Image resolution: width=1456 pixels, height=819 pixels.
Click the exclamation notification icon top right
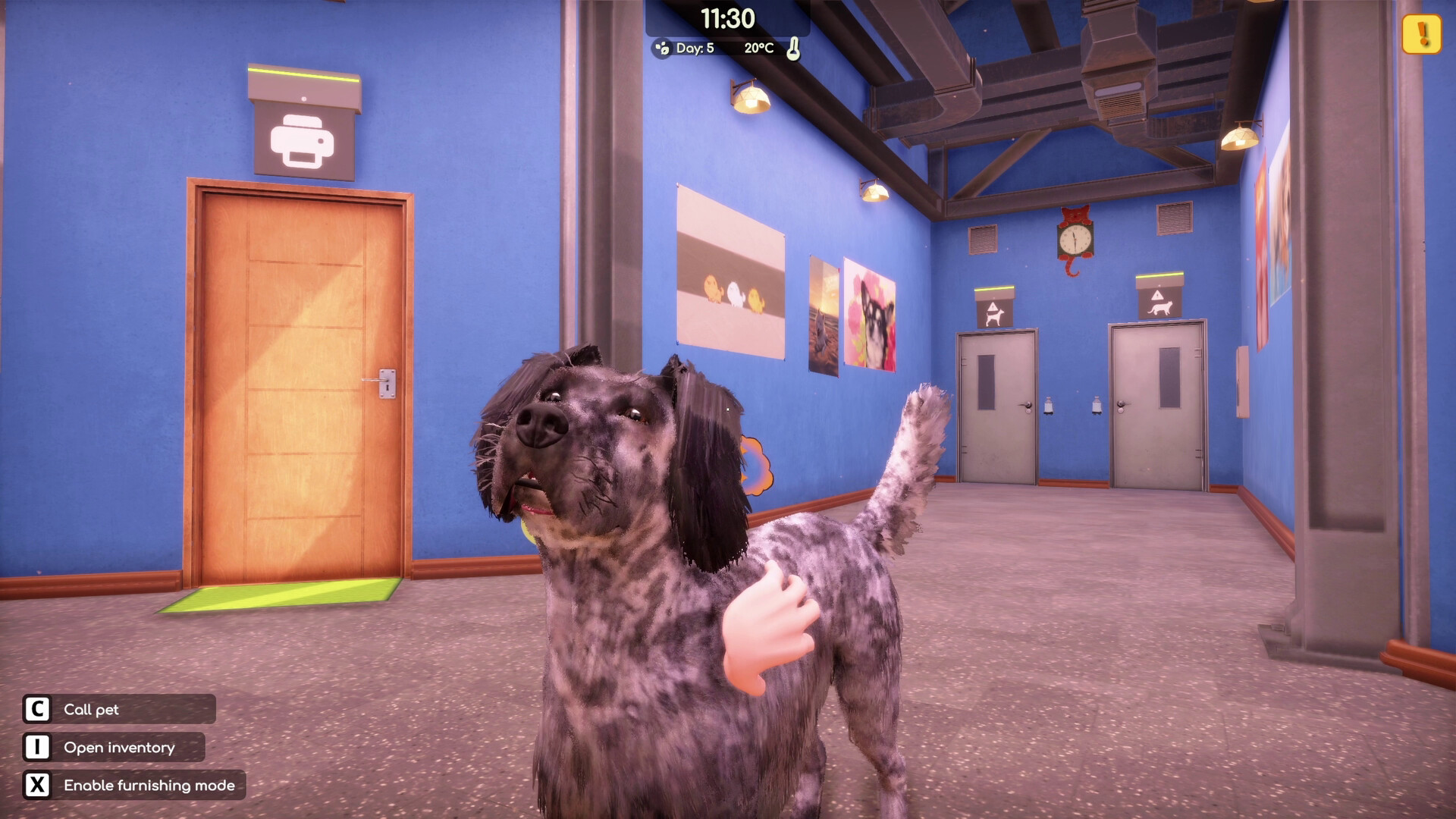[1420, 33]
